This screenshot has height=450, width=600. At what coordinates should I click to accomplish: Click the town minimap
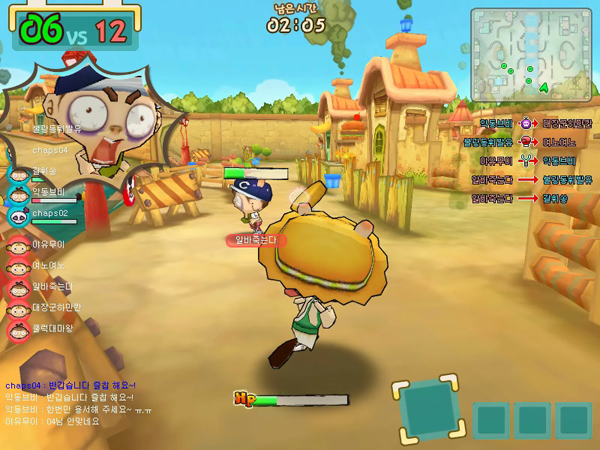pos(530,53)
